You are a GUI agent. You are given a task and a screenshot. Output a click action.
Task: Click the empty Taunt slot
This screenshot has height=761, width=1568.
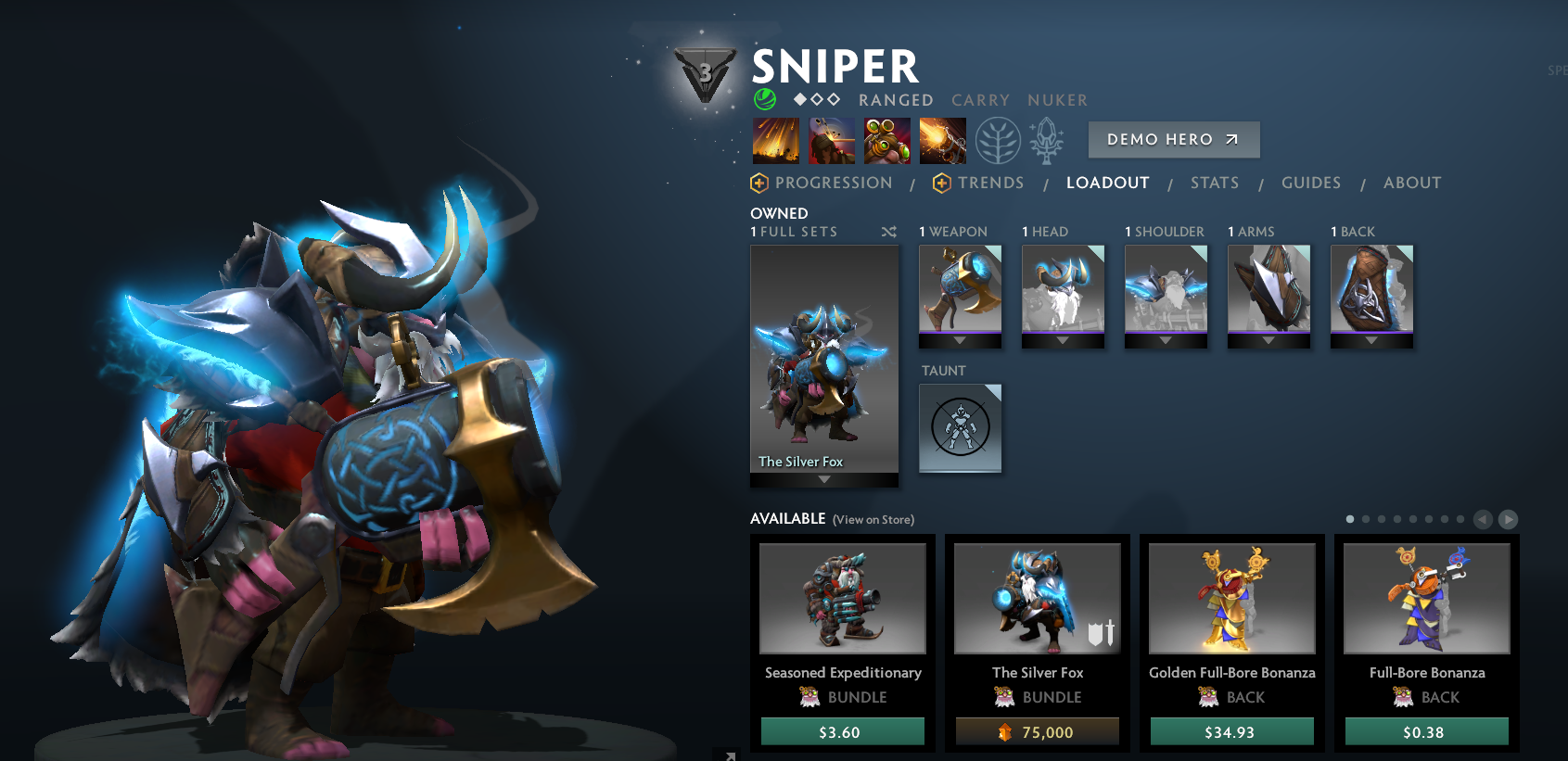point(960,428)
